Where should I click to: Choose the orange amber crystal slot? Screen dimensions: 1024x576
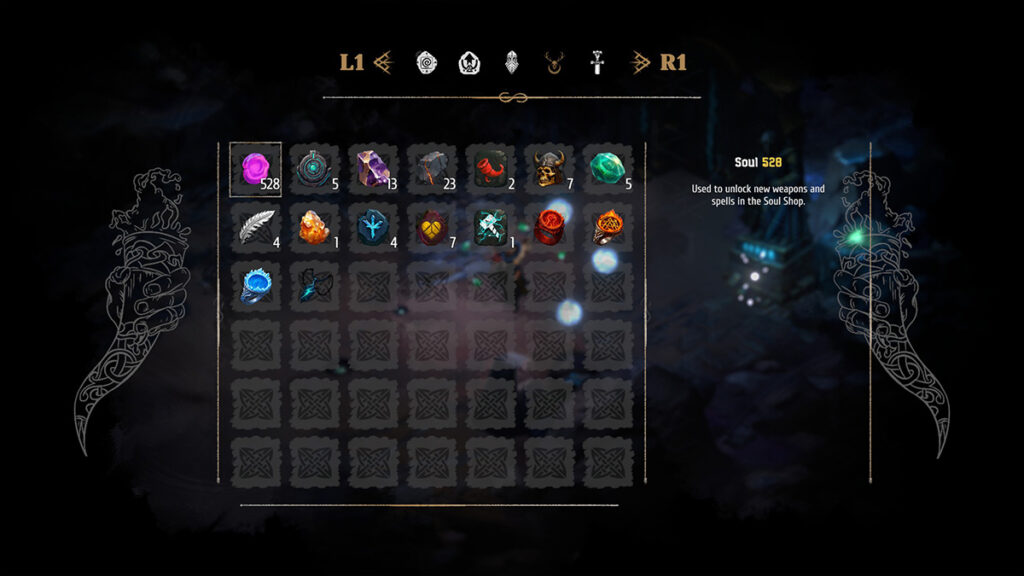click(314, 227)
